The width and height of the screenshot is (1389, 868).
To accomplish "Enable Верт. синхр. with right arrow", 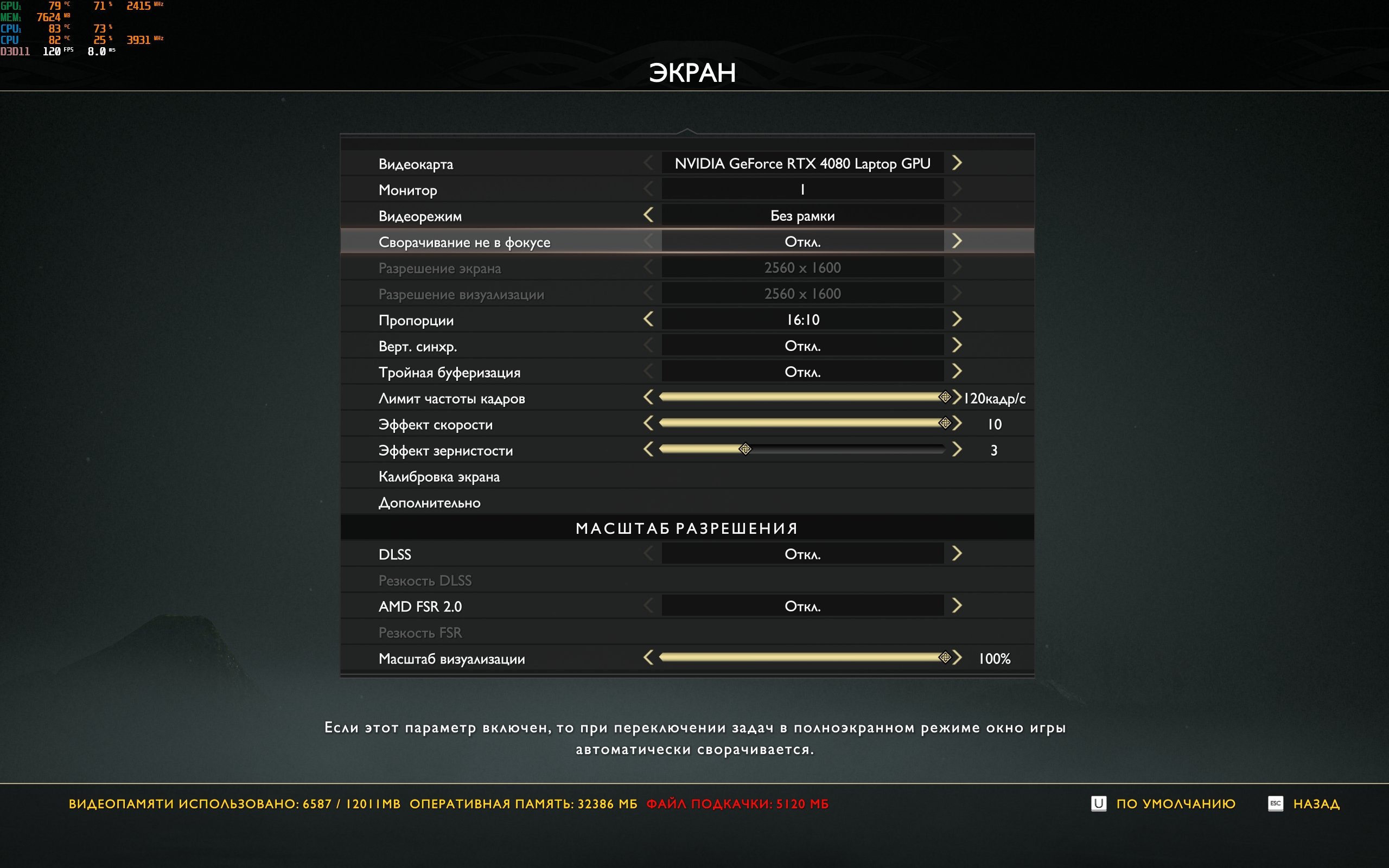I will pyautogui.click(x=956, y=345).
